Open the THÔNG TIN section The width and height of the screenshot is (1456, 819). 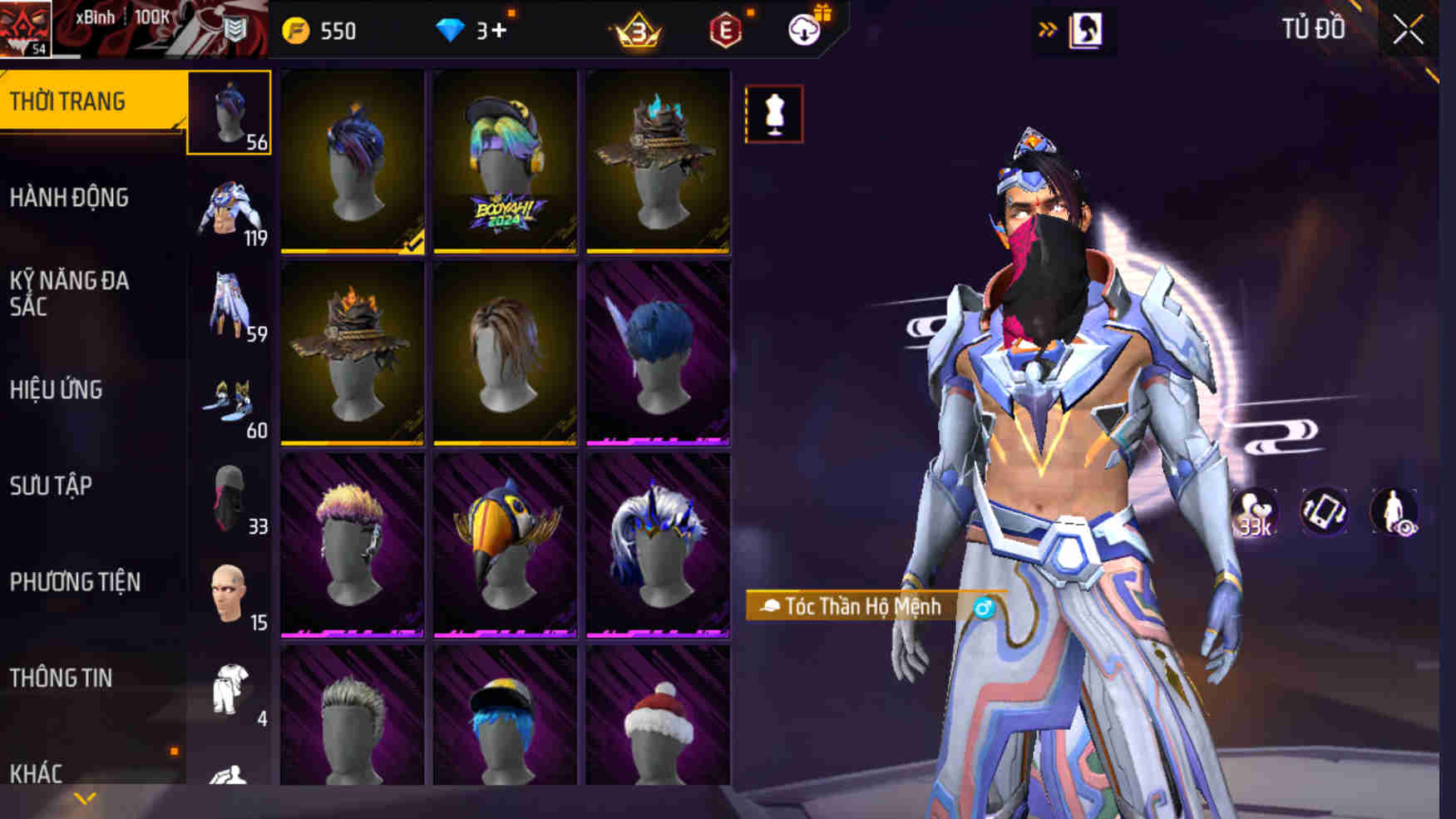[x=61, y=678]
